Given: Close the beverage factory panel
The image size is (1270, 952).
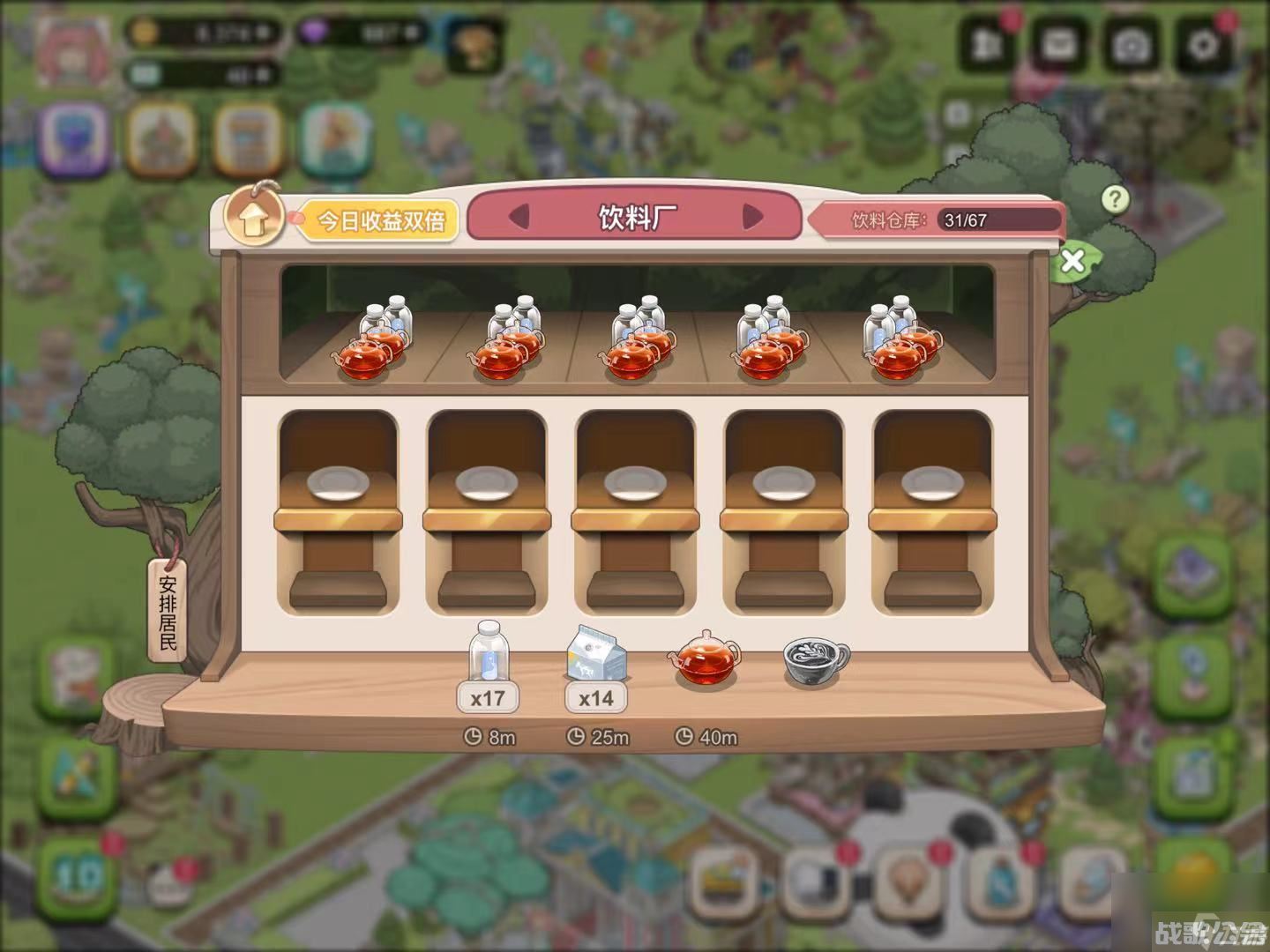Looking at the screenshot, I should point(1073,261).
